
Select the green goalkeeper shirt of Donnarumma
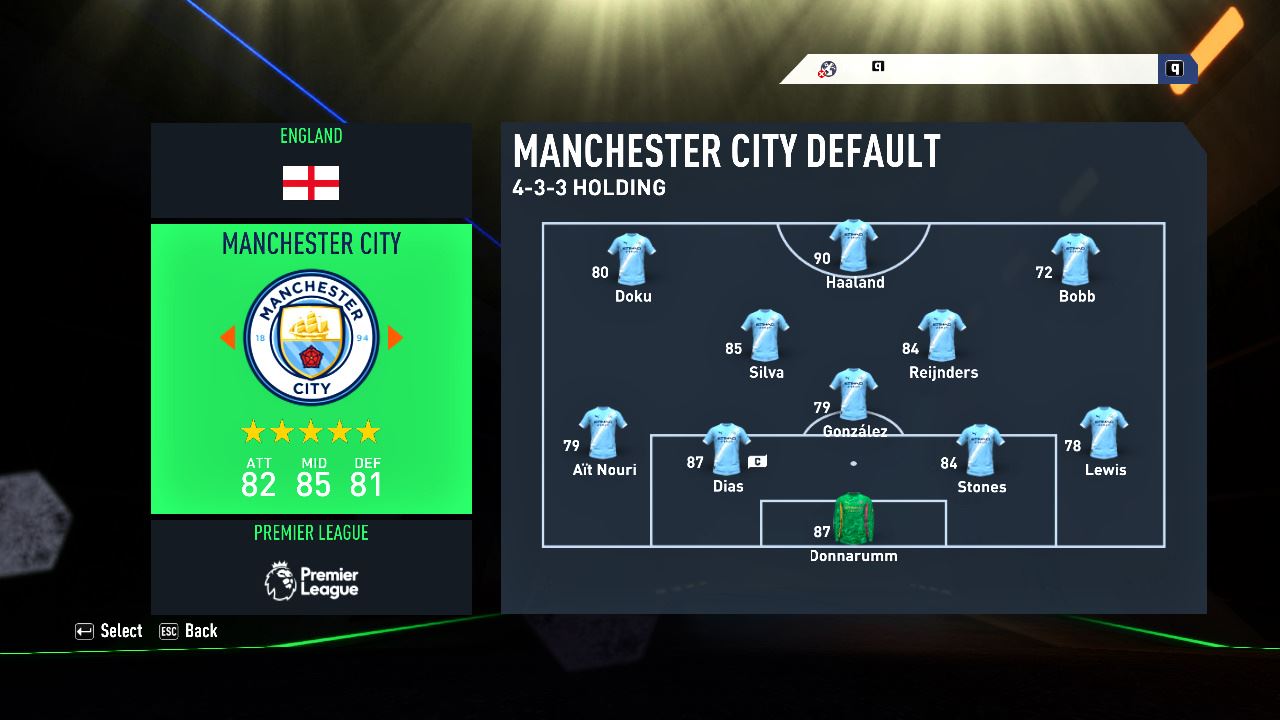coord(853,518)
